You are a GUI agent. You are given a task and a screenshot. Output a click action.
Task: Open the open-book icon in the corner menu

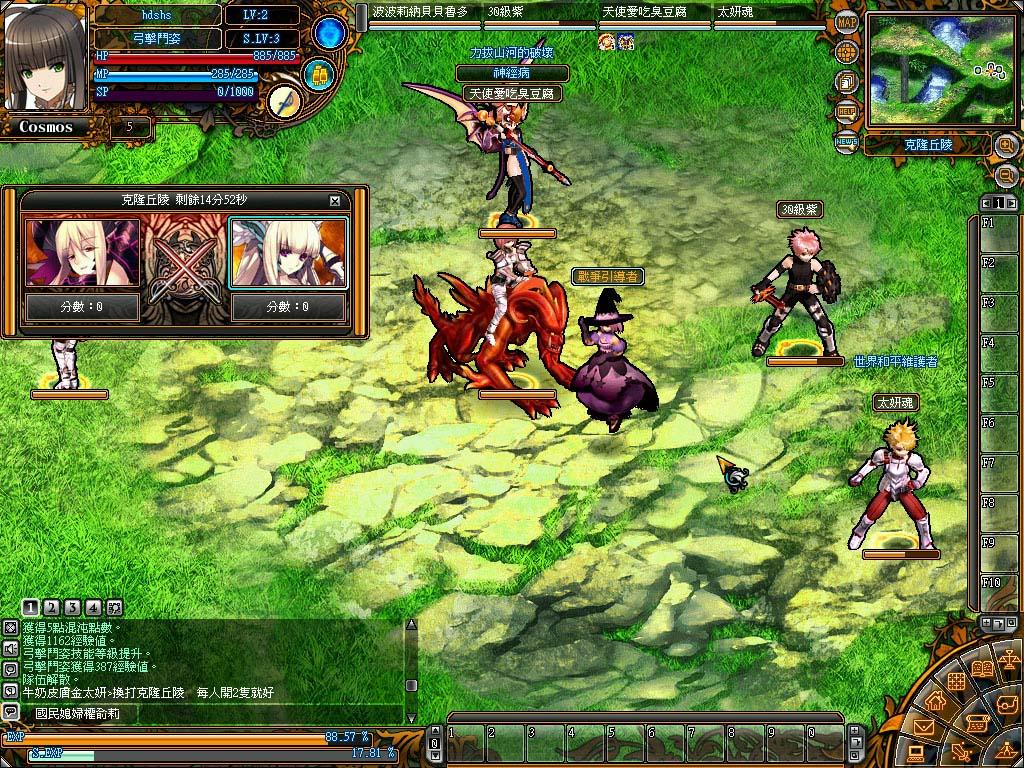(981, 668)
